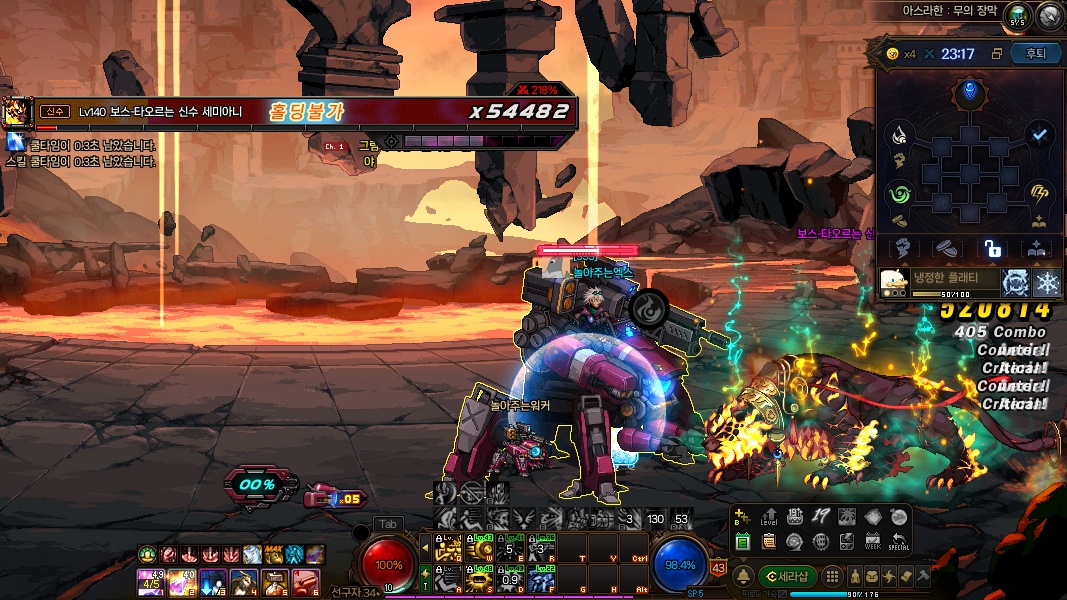Click the green E calendar icon
Viewport: 1067px width, 600px height.
pos(742,541)
